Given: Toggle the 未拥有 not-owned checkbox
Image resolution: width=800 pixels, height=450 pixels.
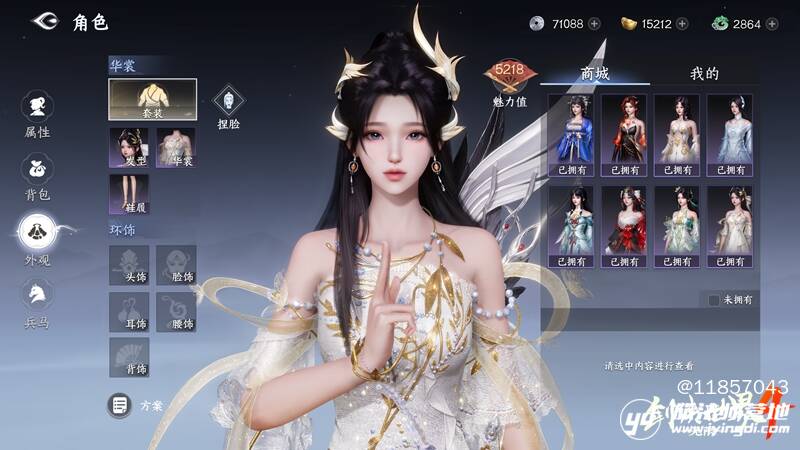Looking at the screenshot, I should pos(713,299).
